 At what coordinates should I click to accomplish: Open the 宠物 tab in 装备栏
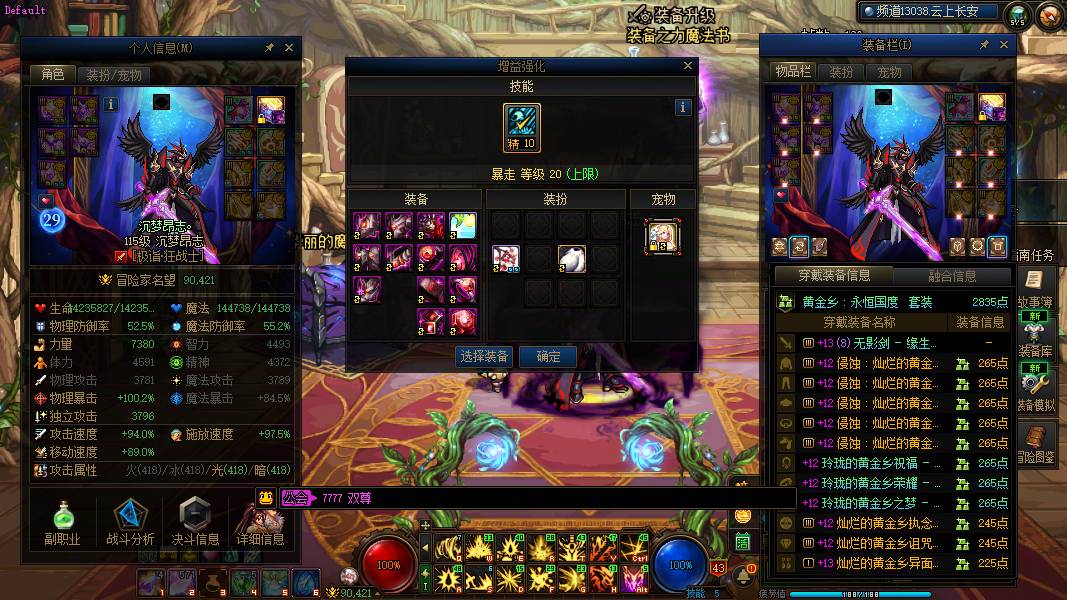pos(889,72)
